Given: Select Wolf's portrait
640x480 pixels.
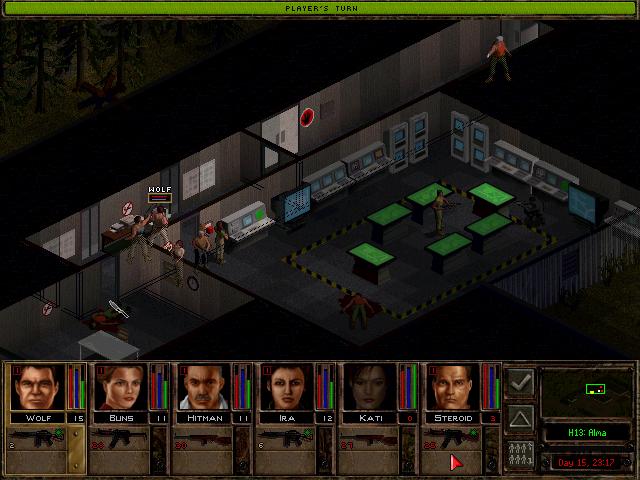Looking at the screenshot, I should (x=37, y=387).
